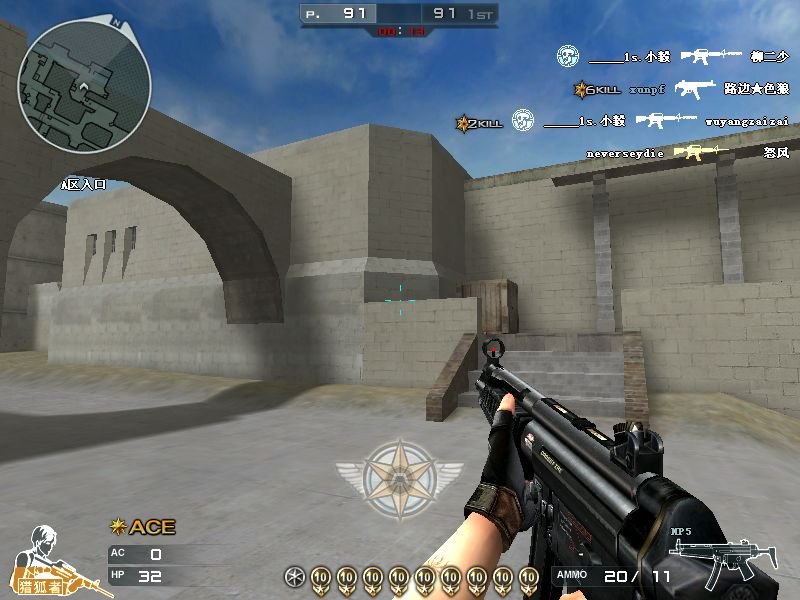Click the 2 KILL streak feed row

tap(622, 122)
